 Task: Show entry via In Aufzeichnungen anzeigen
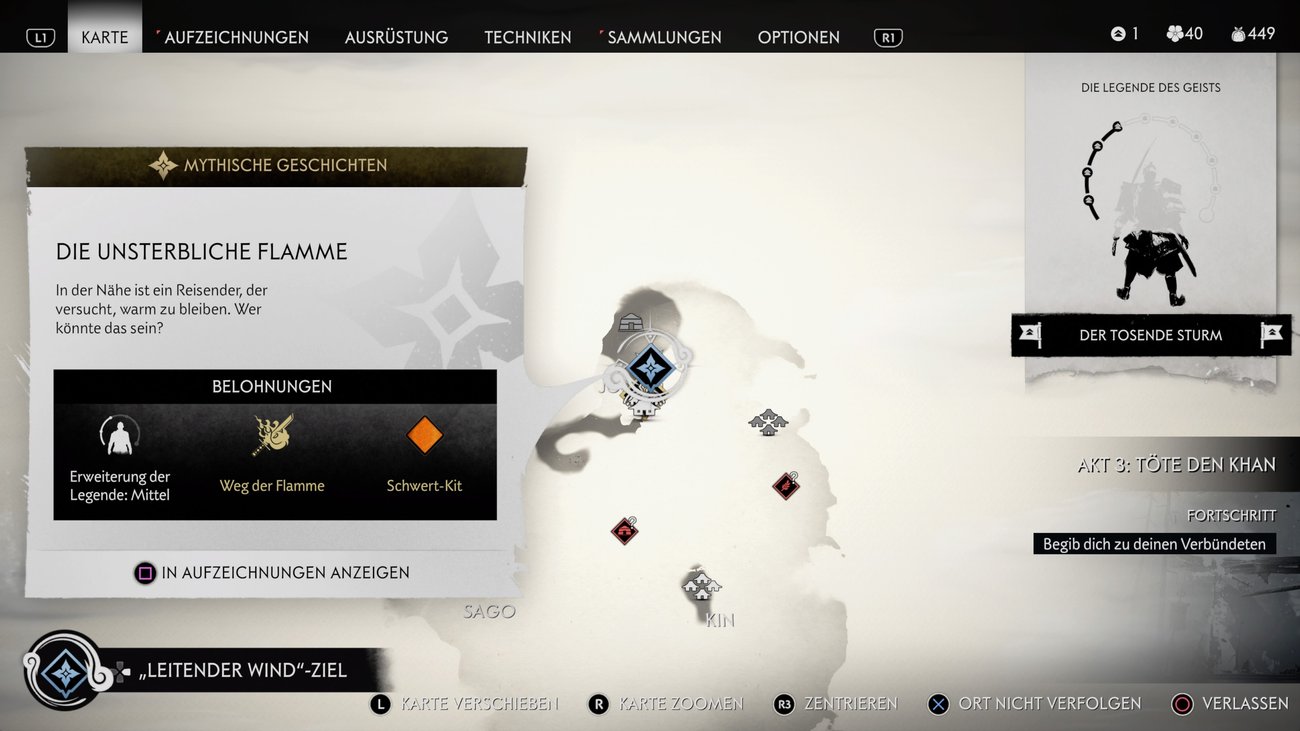coord(272,573)
